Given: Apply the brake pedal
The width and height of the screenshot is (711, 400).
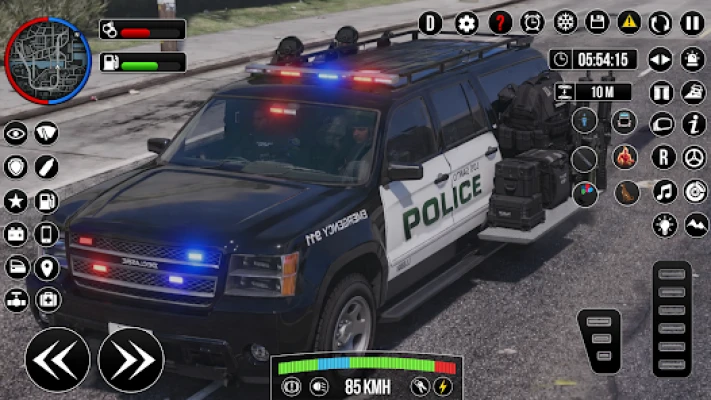Looking at the screenshot, I should point(600,341).
